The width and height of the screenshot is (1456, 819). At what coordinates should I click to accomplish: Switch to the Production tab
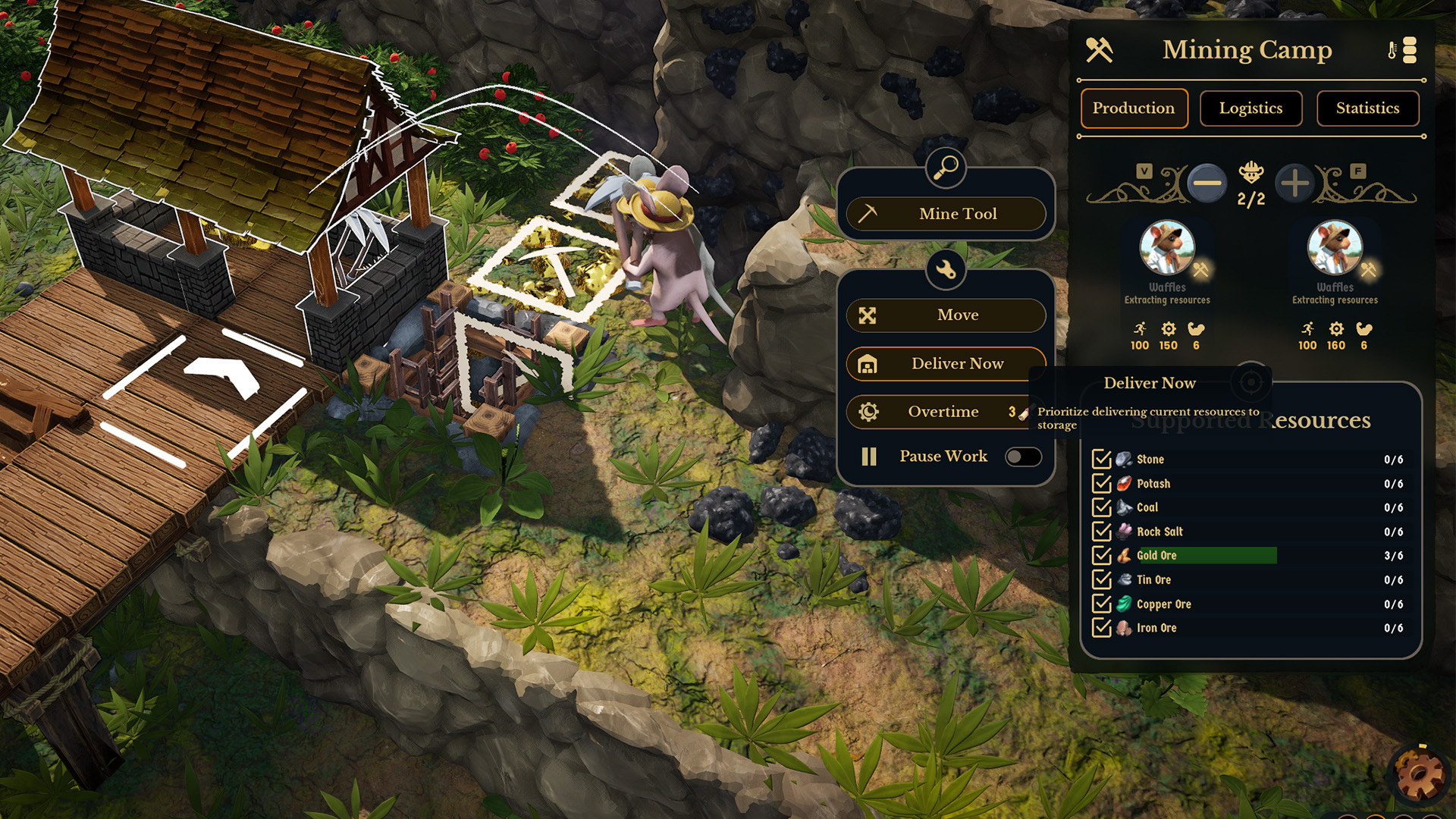[1134, 108]
